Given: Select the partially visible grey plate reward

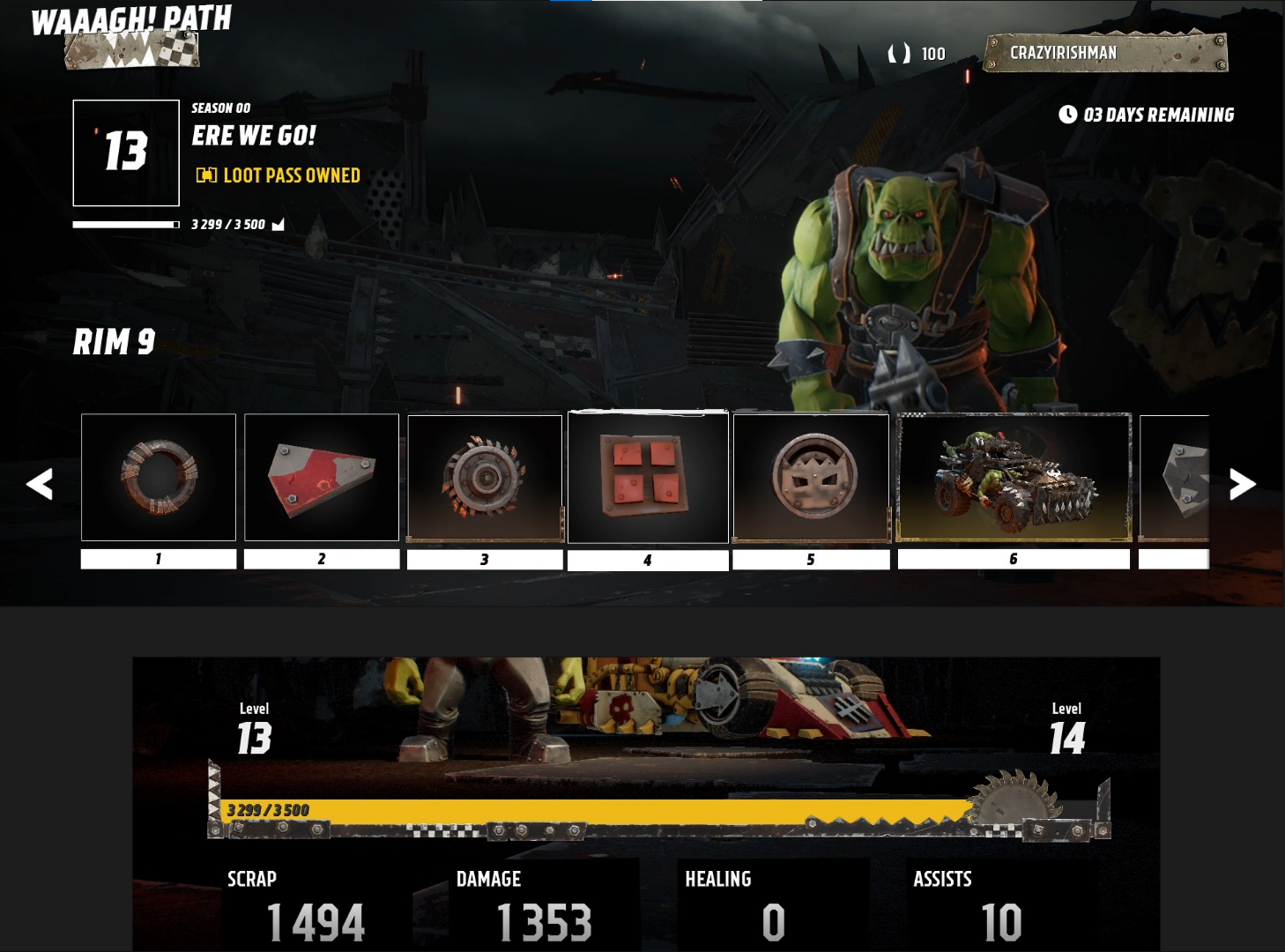Looking at the screenshot, I should (1175, 477).
